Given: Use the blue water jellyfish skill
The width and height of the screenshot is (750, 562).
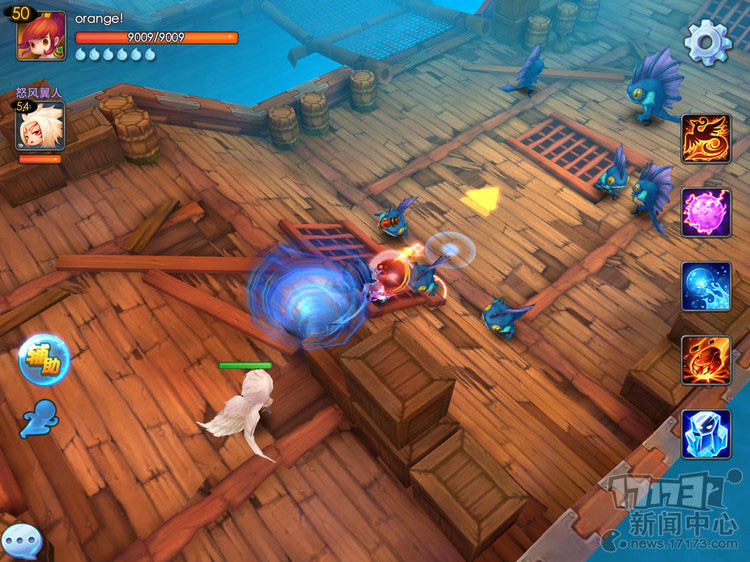Looking at the screenshot, I should (706, 287).
